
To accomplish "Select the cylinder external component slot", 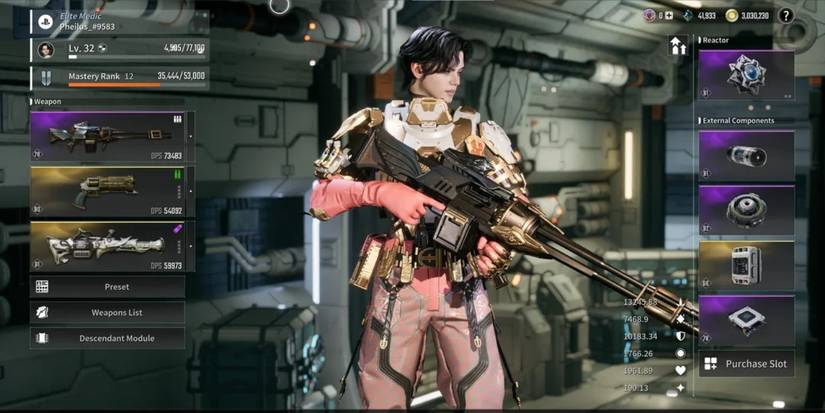I will pyautogui.click(x=746, y=155).
